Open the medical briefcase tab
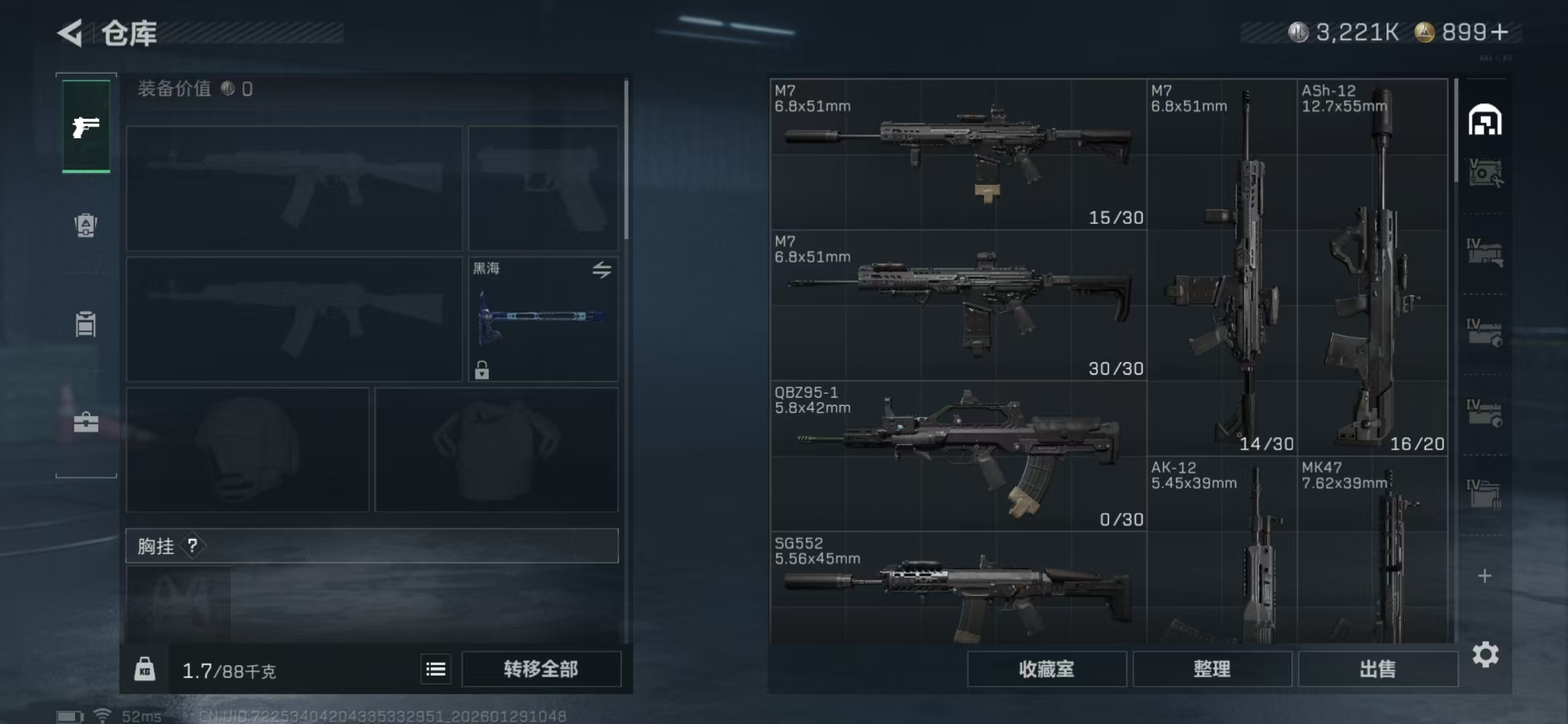Viewport: 1568px width, 724px height. [x=86, y=422]
